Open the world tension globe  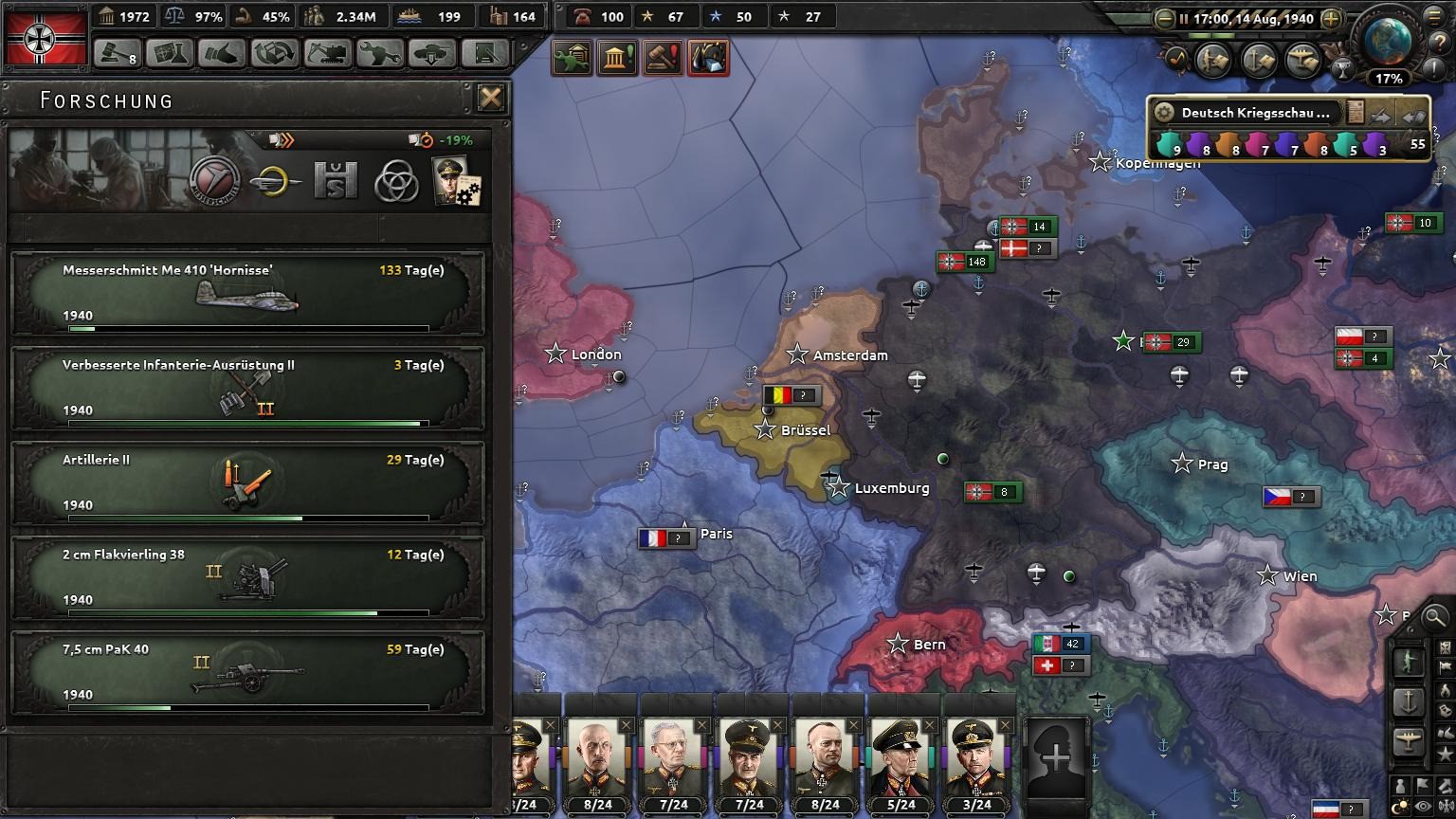[x=1388, y=41]
